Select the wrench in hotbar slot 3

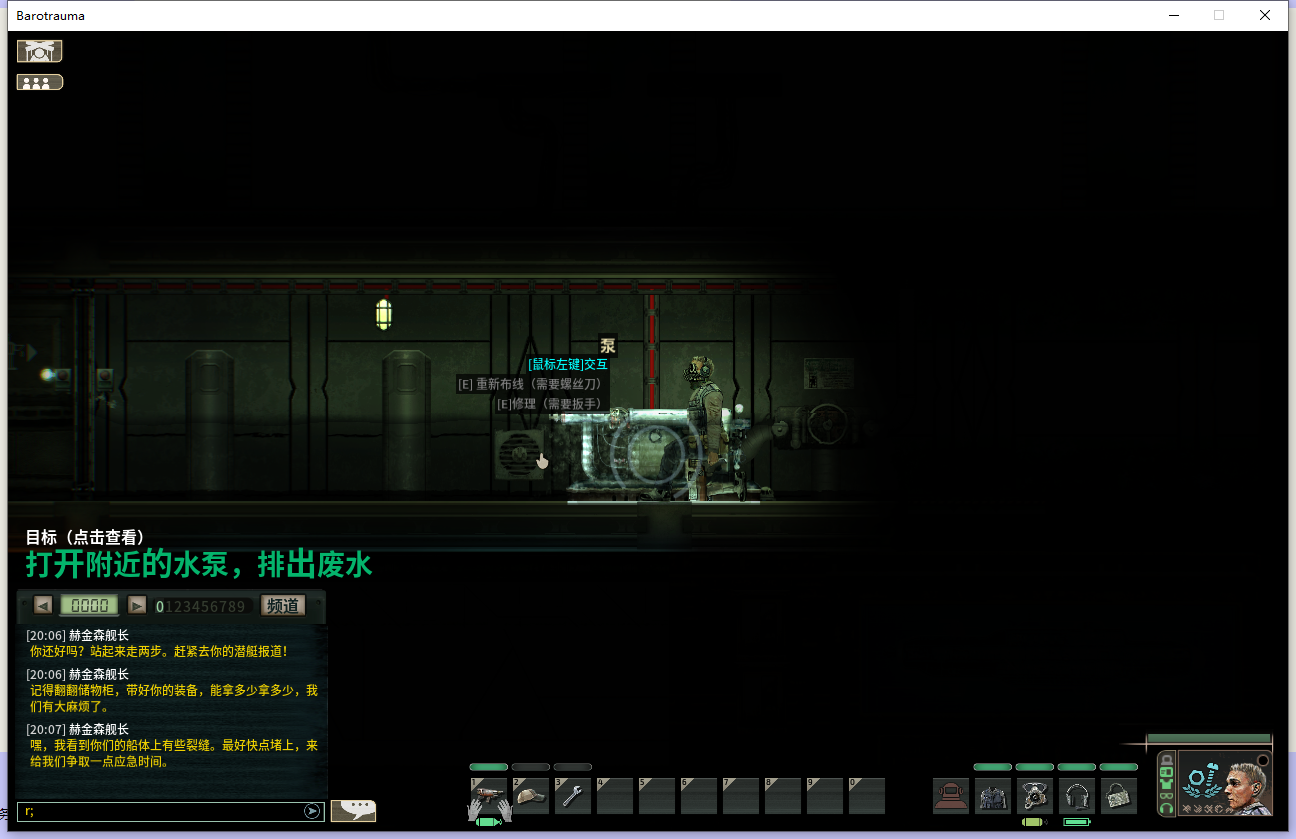coord(573,796)
